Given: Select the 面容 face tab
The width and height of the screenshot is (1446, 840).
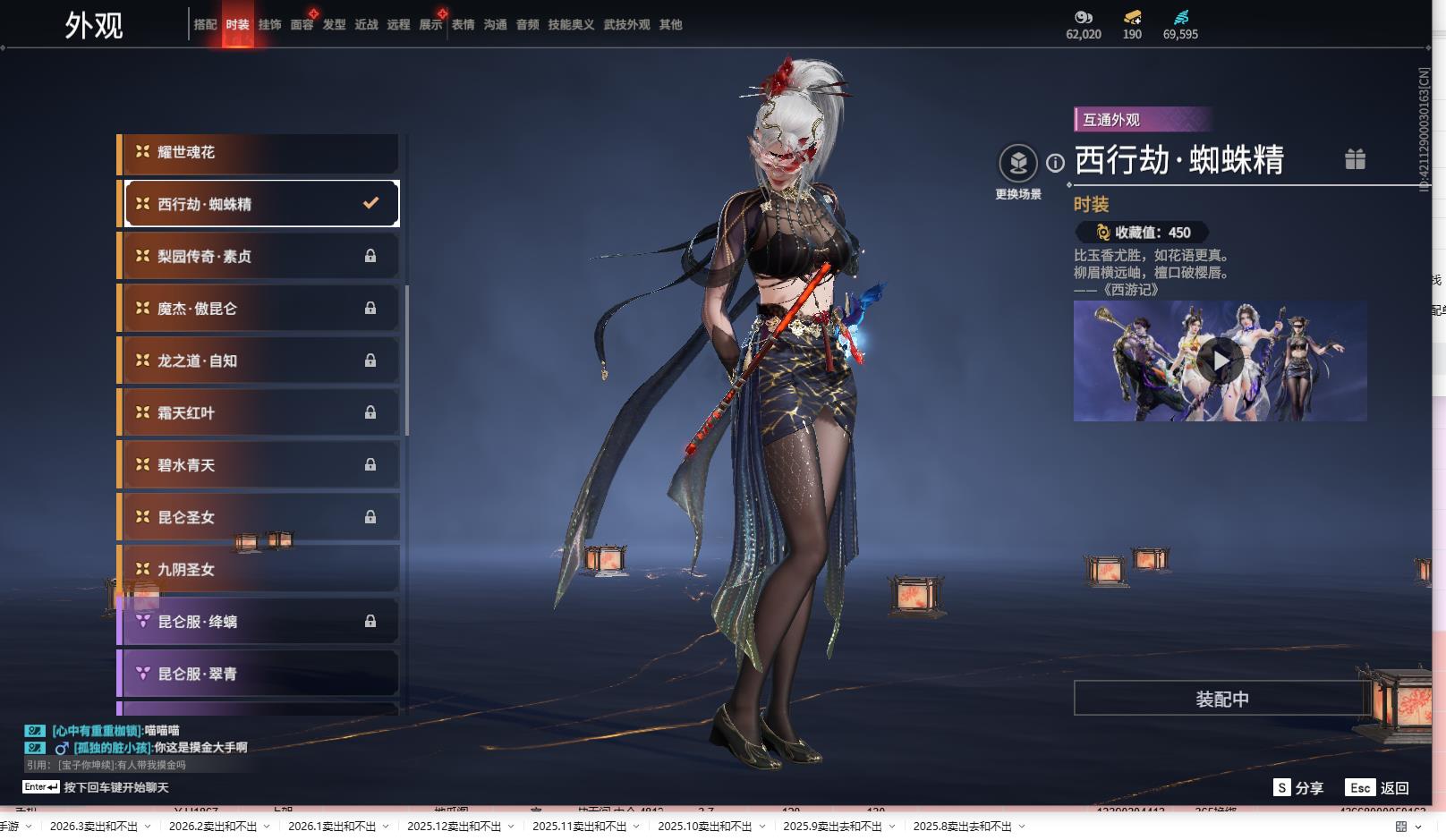Looking at the screenshot, I should (302, 25).
